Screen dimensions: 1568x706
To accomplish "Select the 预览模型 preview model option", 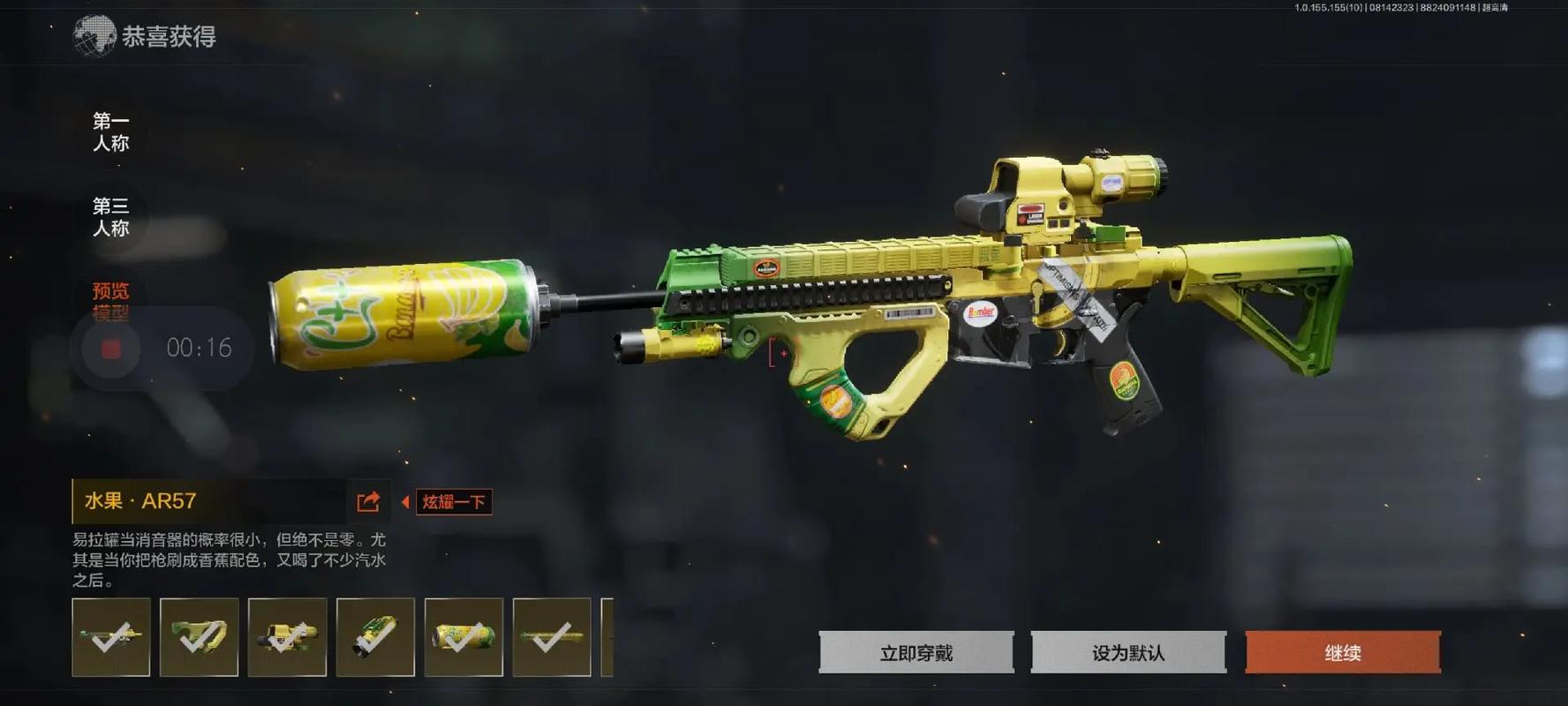I will point(111,300).
